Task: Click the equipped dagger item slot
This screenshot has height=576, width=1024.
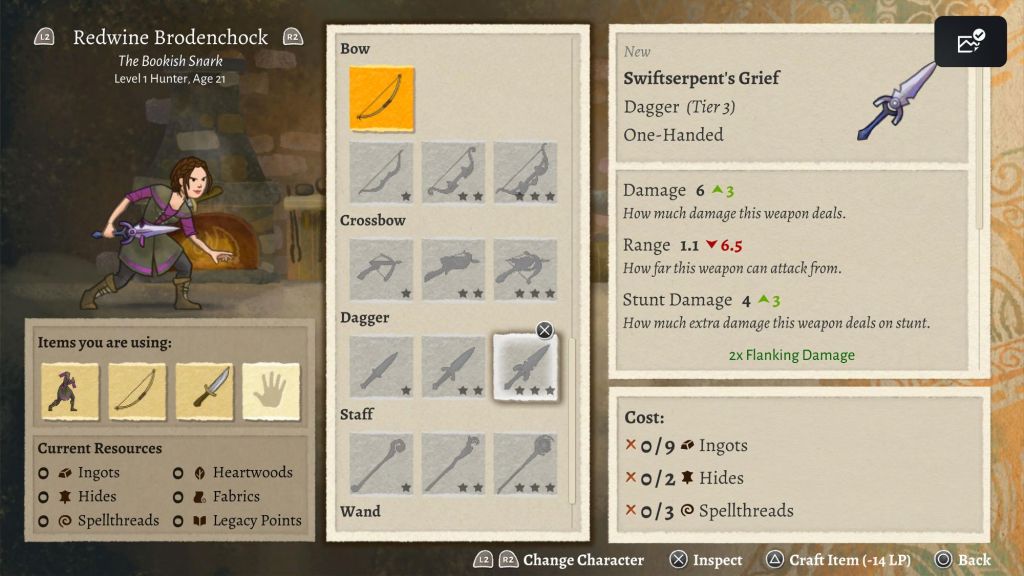Action: [x=204, y=391]
